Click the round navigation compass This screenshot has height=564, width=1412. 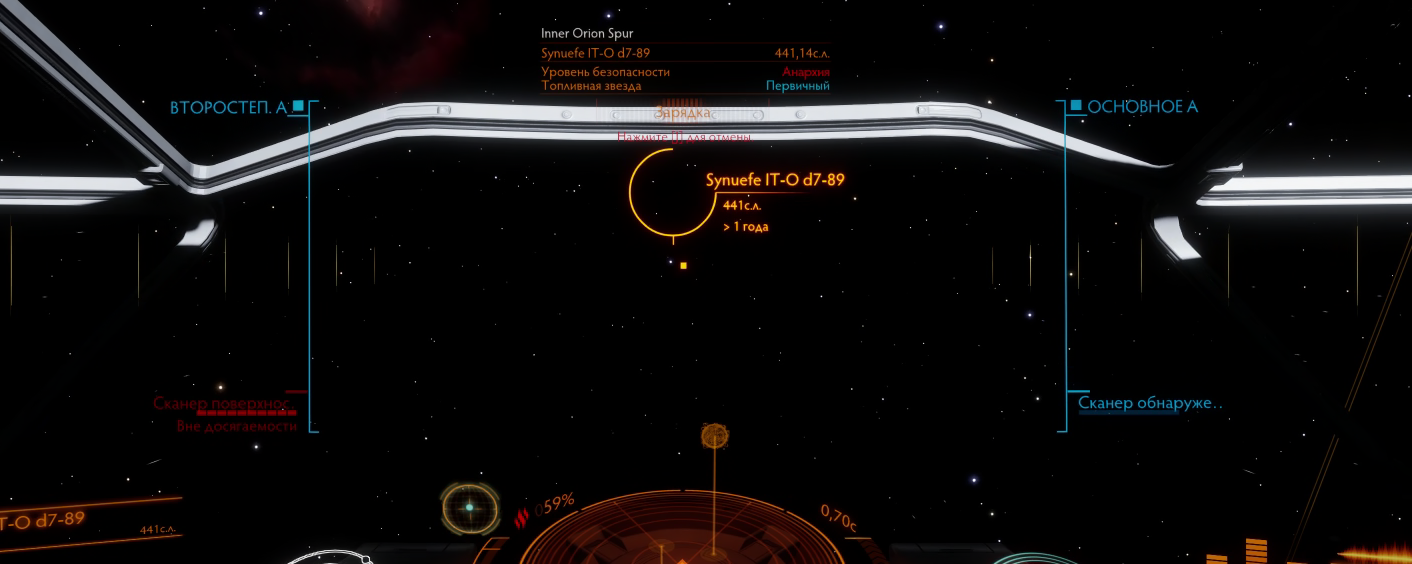point(469,508)
